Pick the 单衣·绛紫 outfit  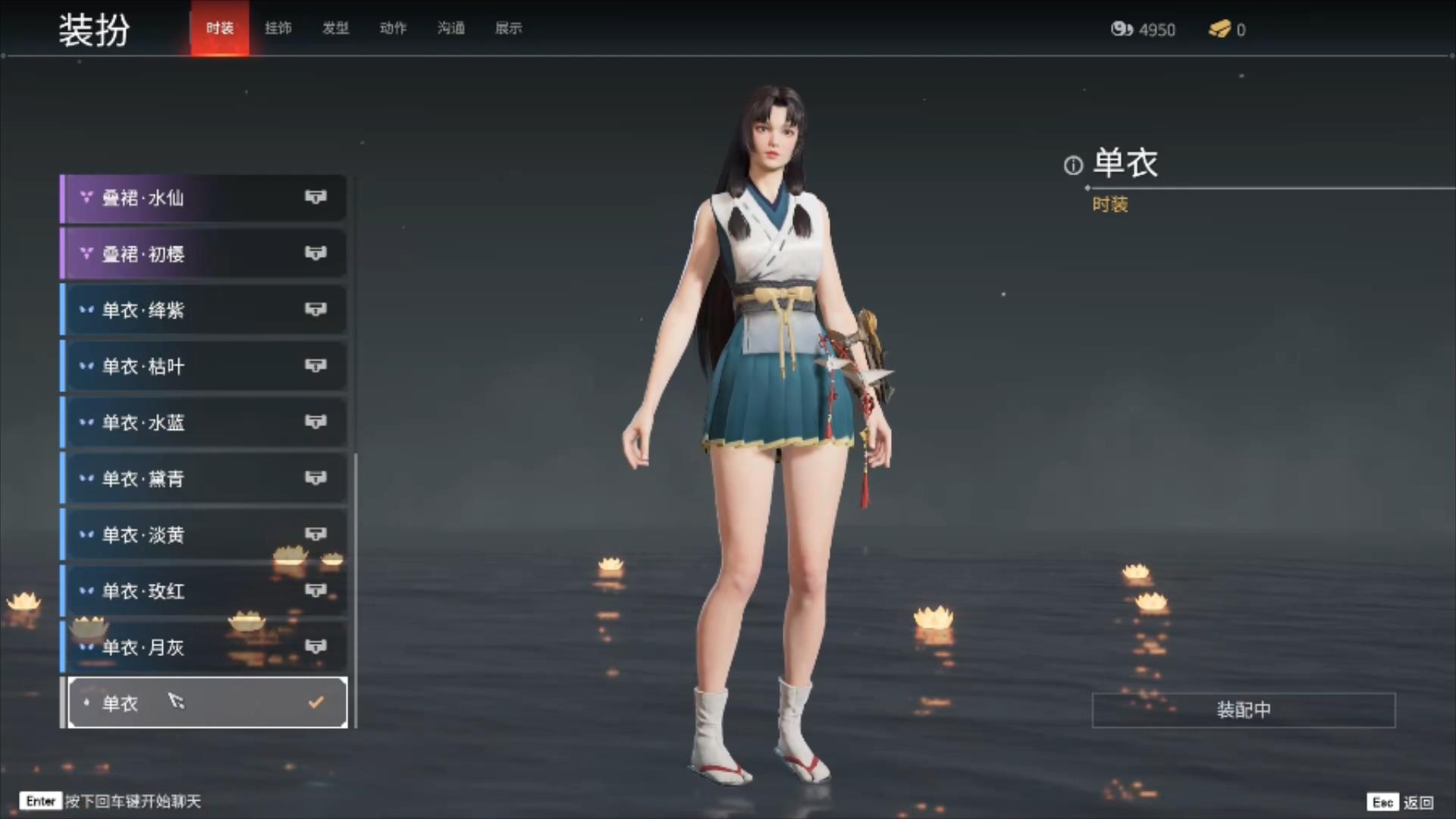click(203, 310)
